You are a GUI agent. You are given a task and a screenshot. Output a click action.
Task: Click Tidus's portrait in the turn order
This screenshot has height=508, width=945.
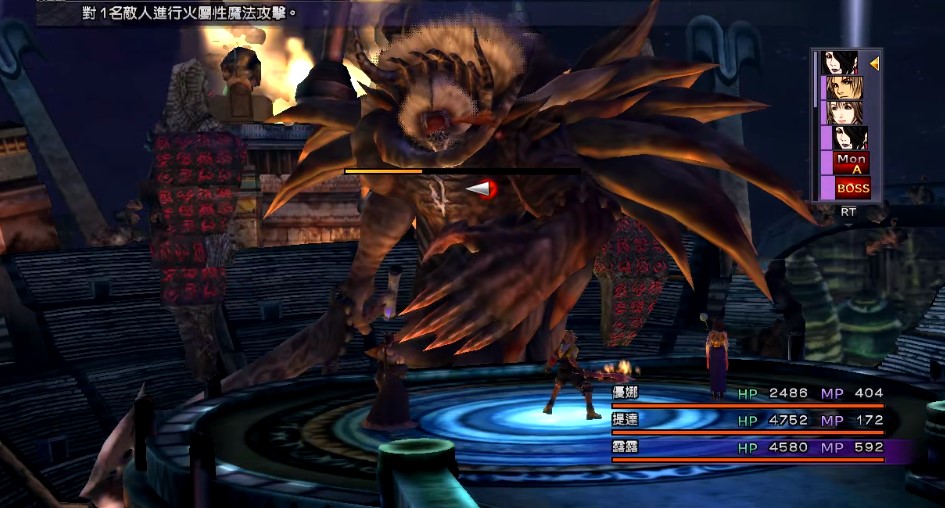pyautogui.click(x=845, y=88)
